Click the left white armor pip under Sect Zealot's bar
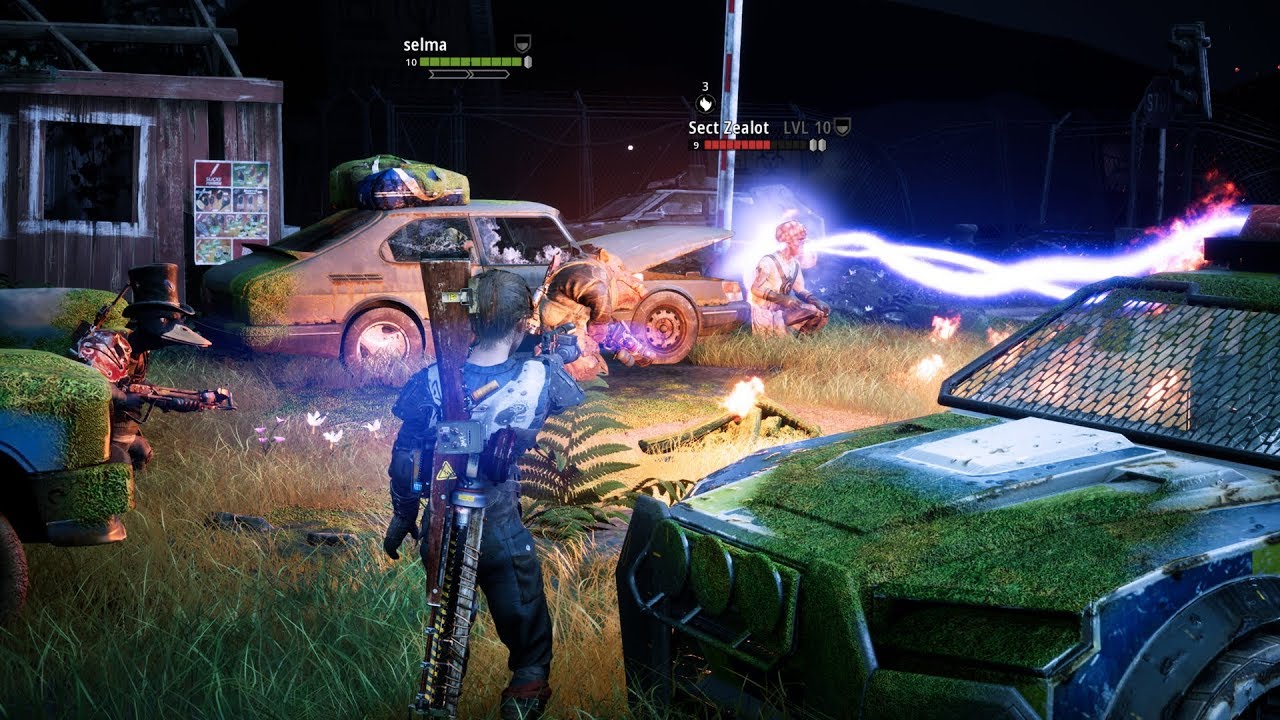The width and height of the screenshot is (1280, 720). 813,146
